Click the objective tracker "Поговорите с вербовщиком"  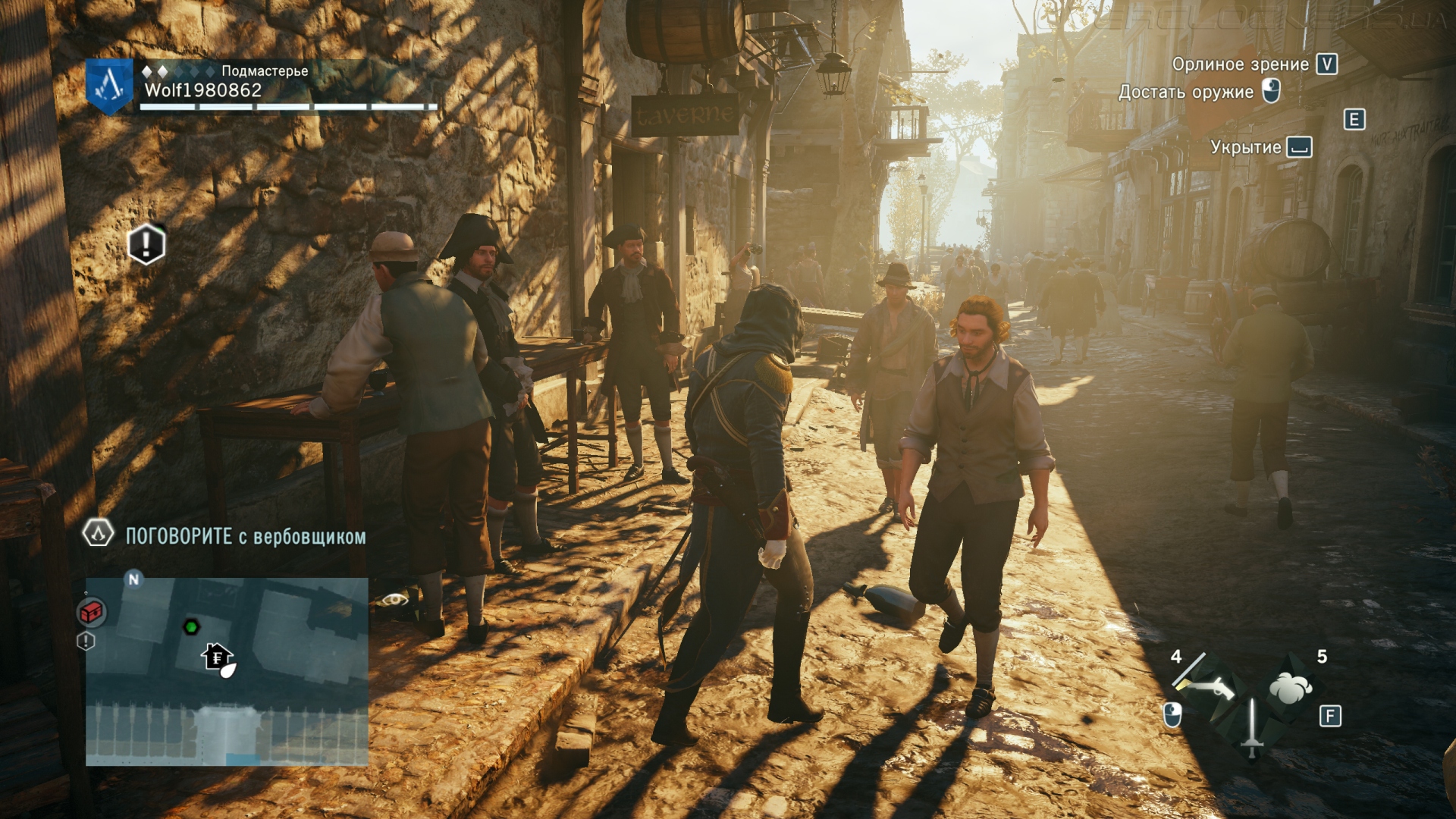[245, 537]
